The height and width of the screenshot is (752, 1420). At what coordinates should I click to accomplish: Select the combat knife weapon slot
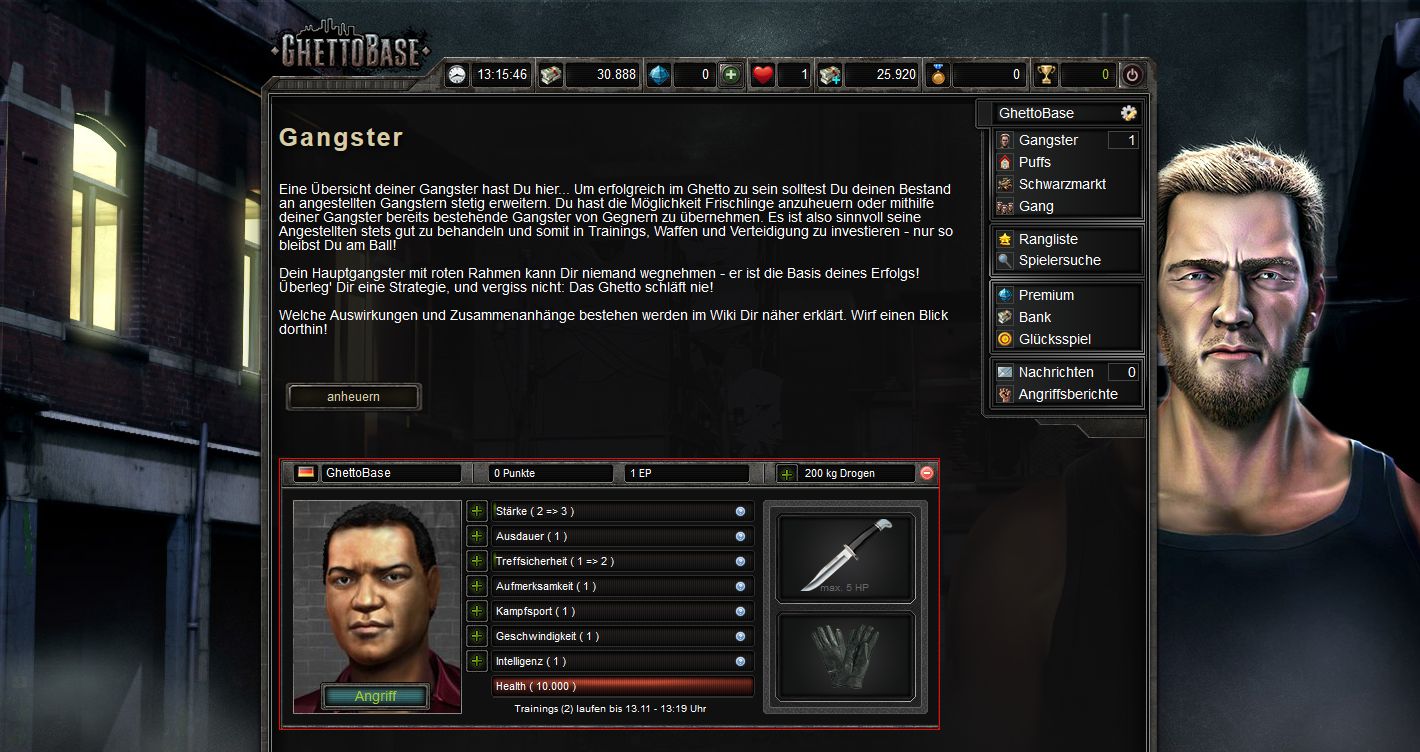pyautogui.click(x=845, y=557)
